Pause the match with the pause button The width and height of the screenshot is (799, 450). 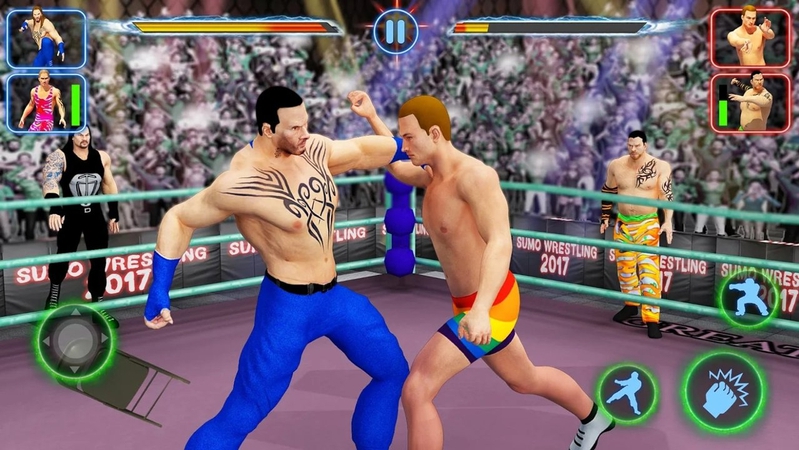point(396,31)
